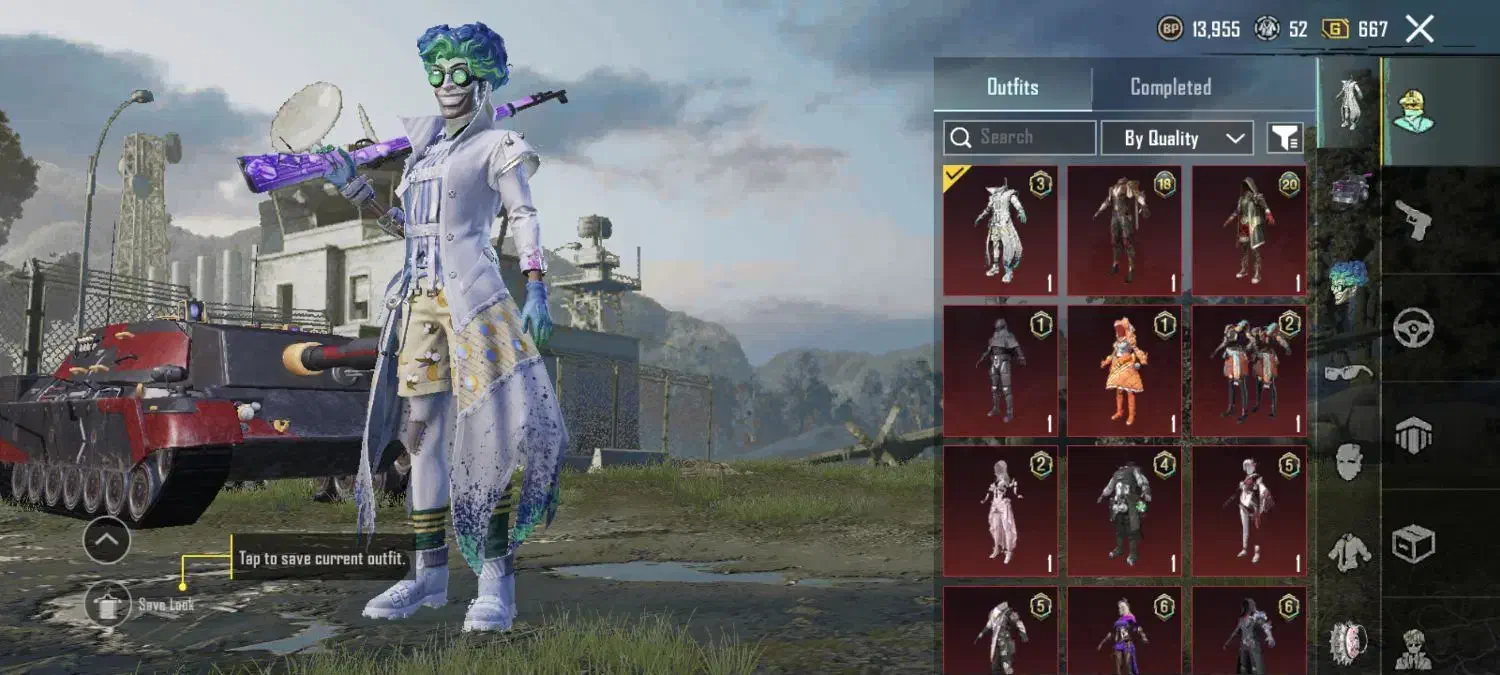Select the face mask subcategory
The height and width of the screenshot is (675, 1500).
point(1349,462)
